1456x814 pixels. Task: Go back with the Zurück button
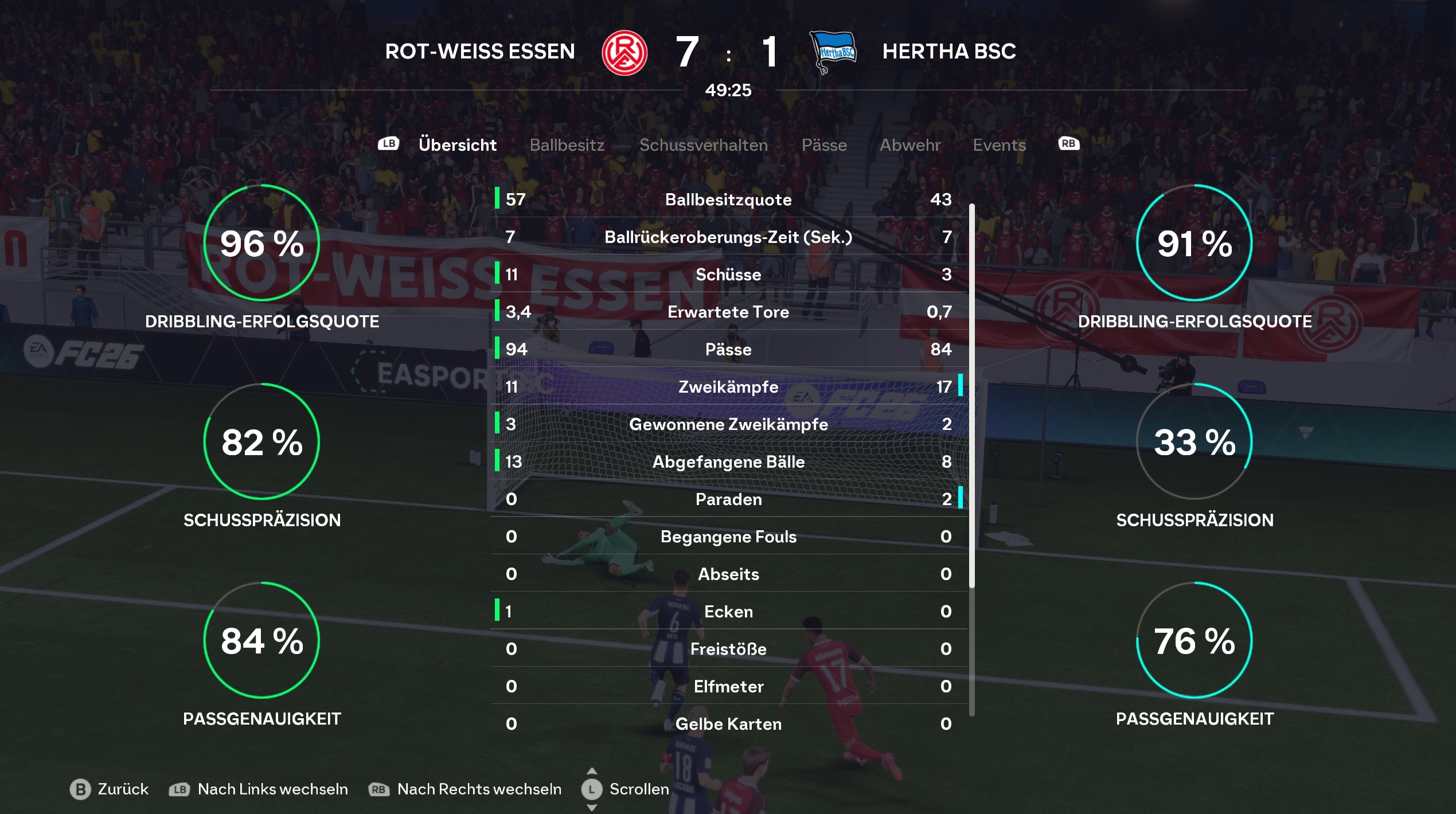109,789
